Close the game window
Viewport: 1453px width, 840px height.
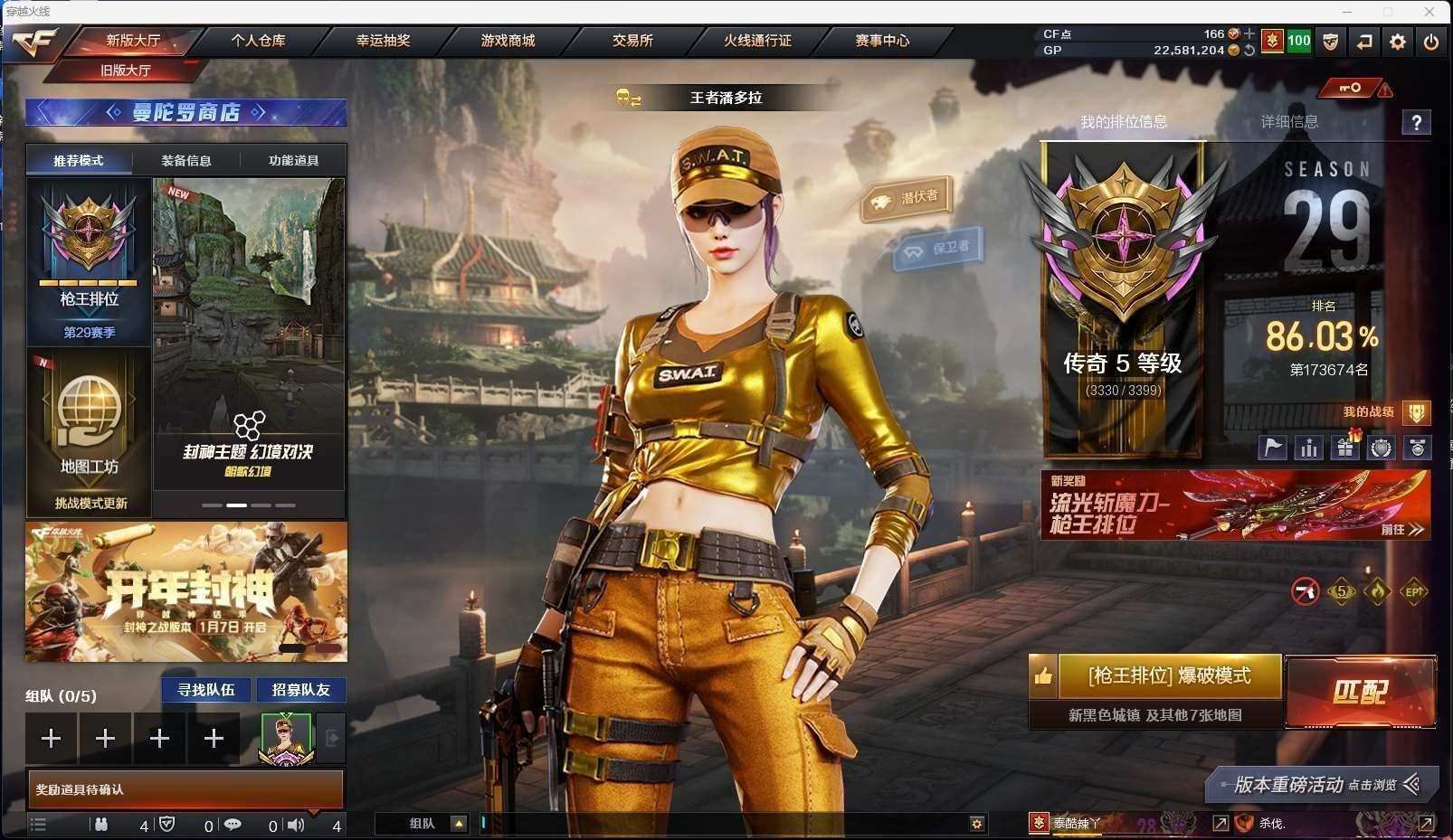pyautogui.click(x=1429, y=12)
